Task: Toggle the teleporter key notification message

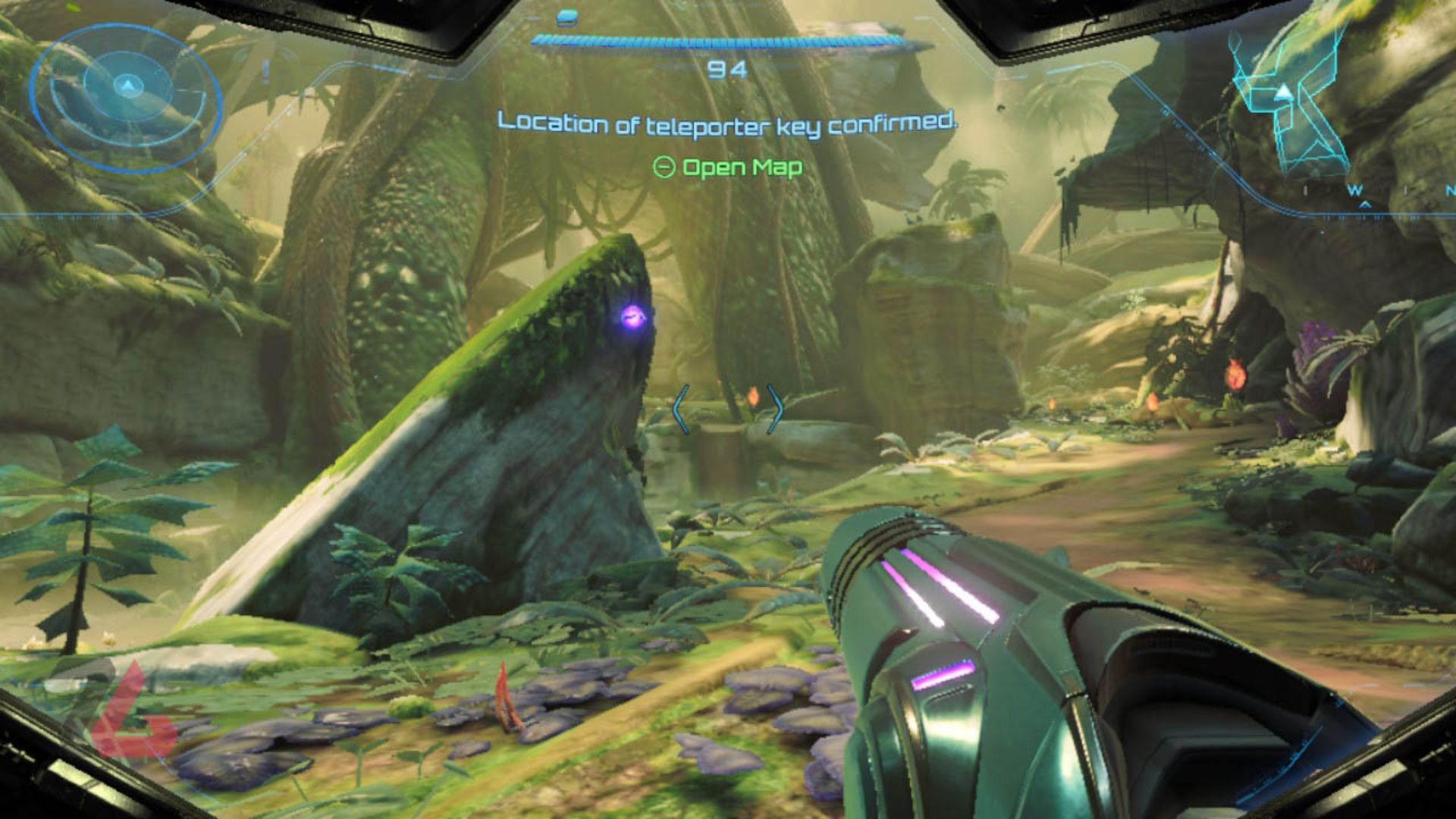Action: tap(728, 120)
